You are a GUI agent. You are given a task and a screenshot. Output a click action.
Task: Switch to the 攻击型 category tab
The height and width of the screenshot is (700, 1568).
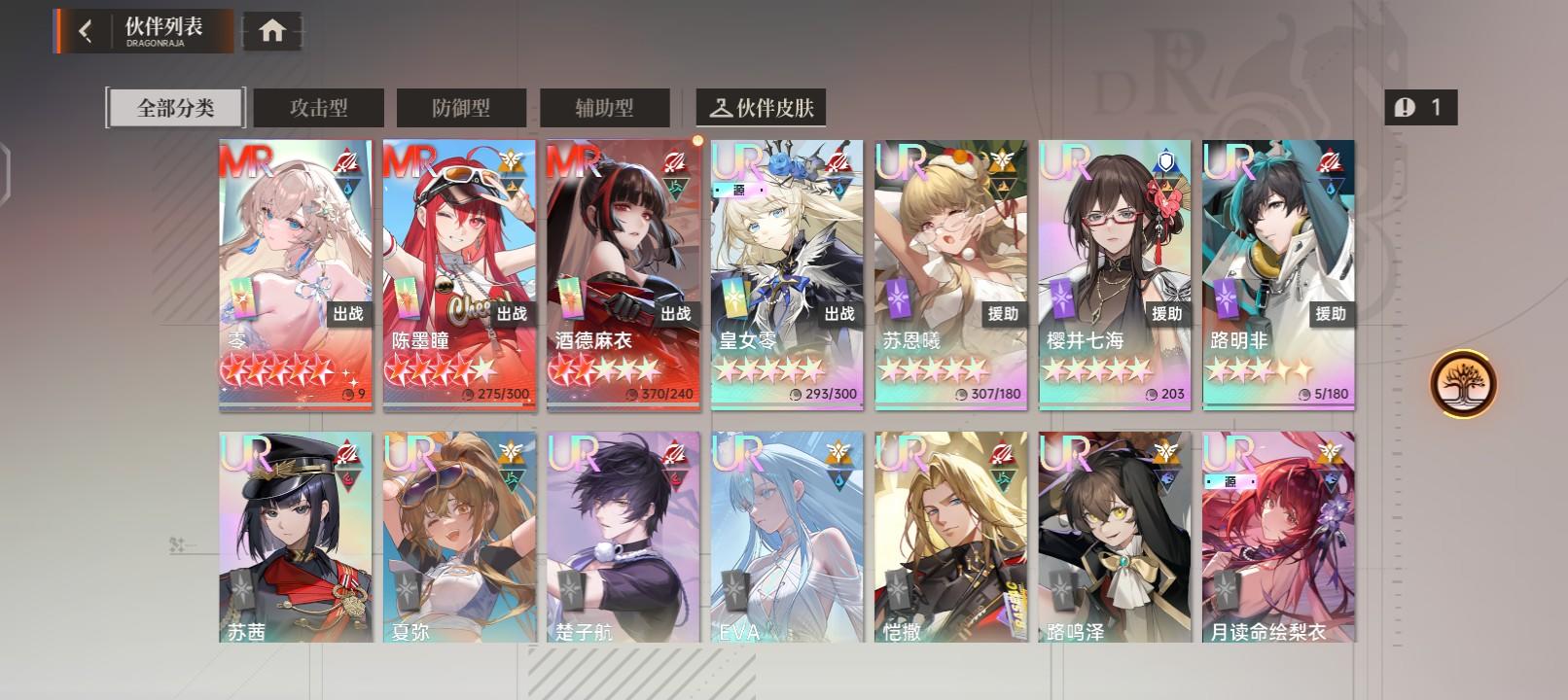point(317,108)
